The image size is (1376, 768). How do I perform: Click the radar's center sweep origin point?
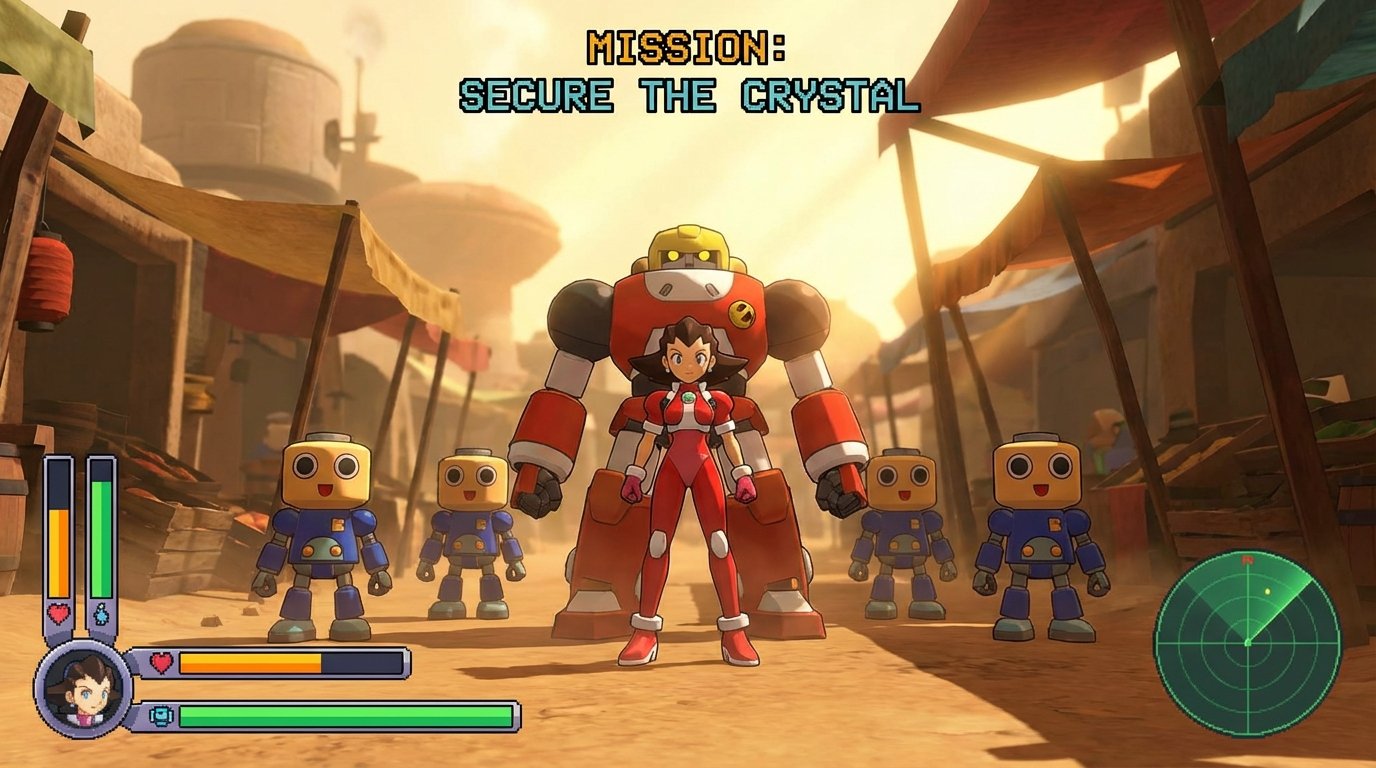[x=1248, y=643]
